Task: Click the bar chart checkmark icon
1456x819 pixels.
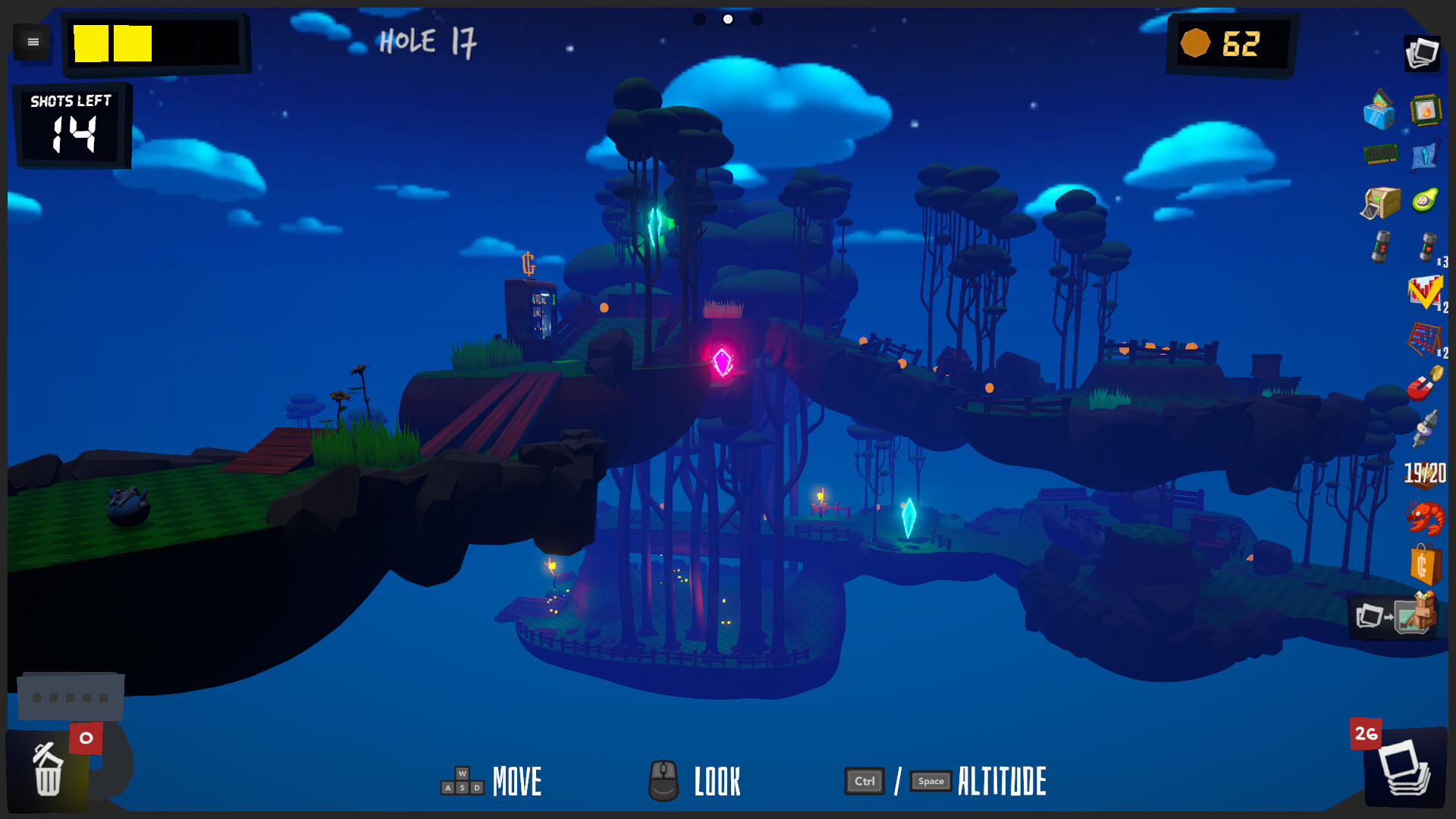Action: 1425,292
